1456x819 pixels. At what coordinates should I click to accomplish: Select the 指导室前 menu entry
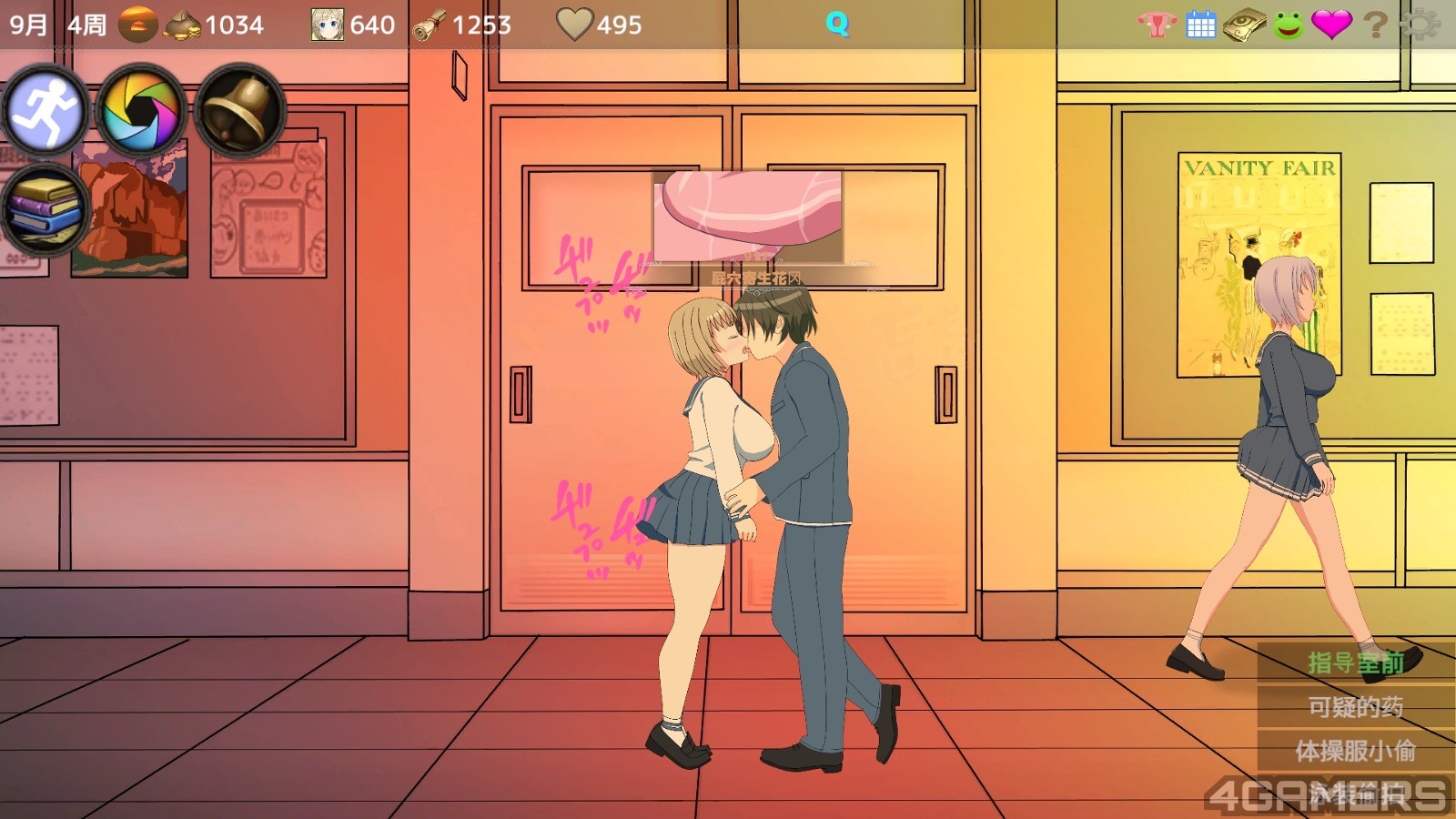pyautogui.click(x=1355, y=662)
